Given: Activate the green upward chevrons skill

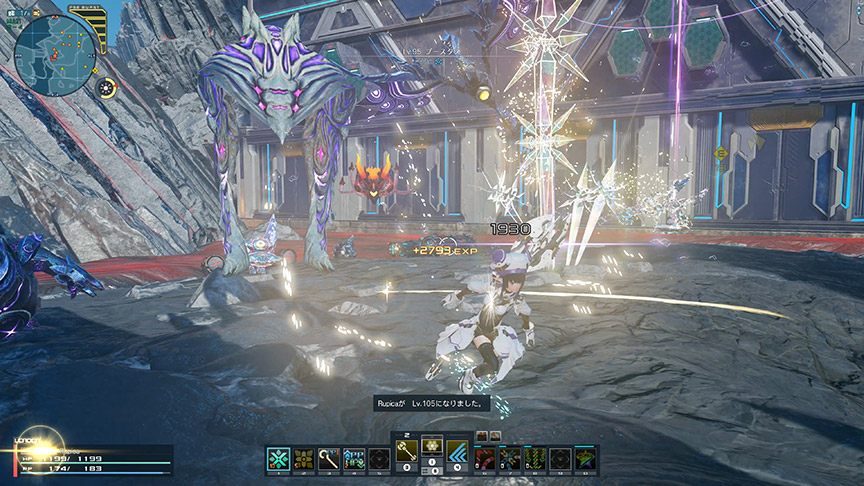Looking at the screenshot, I should coord(535,459).
